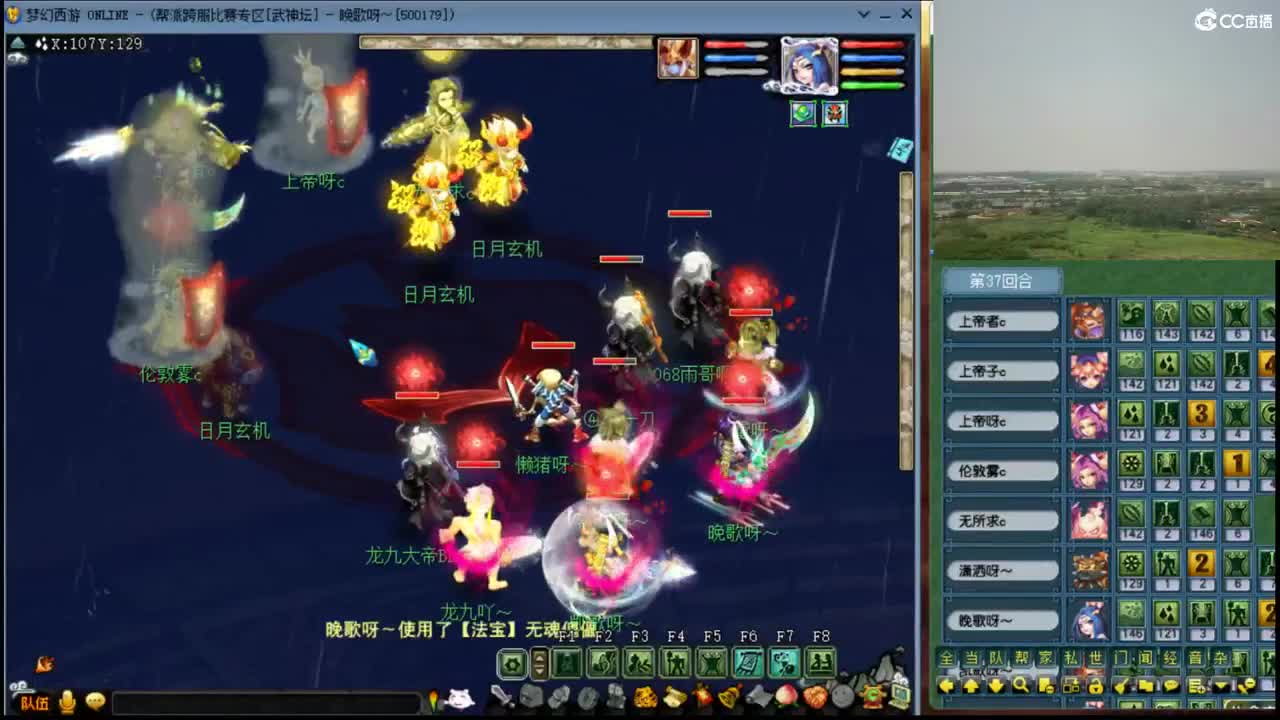The image size is (1280, 720).
Task: Toggle the green globe icon below the character portrait
Action: 804,113
